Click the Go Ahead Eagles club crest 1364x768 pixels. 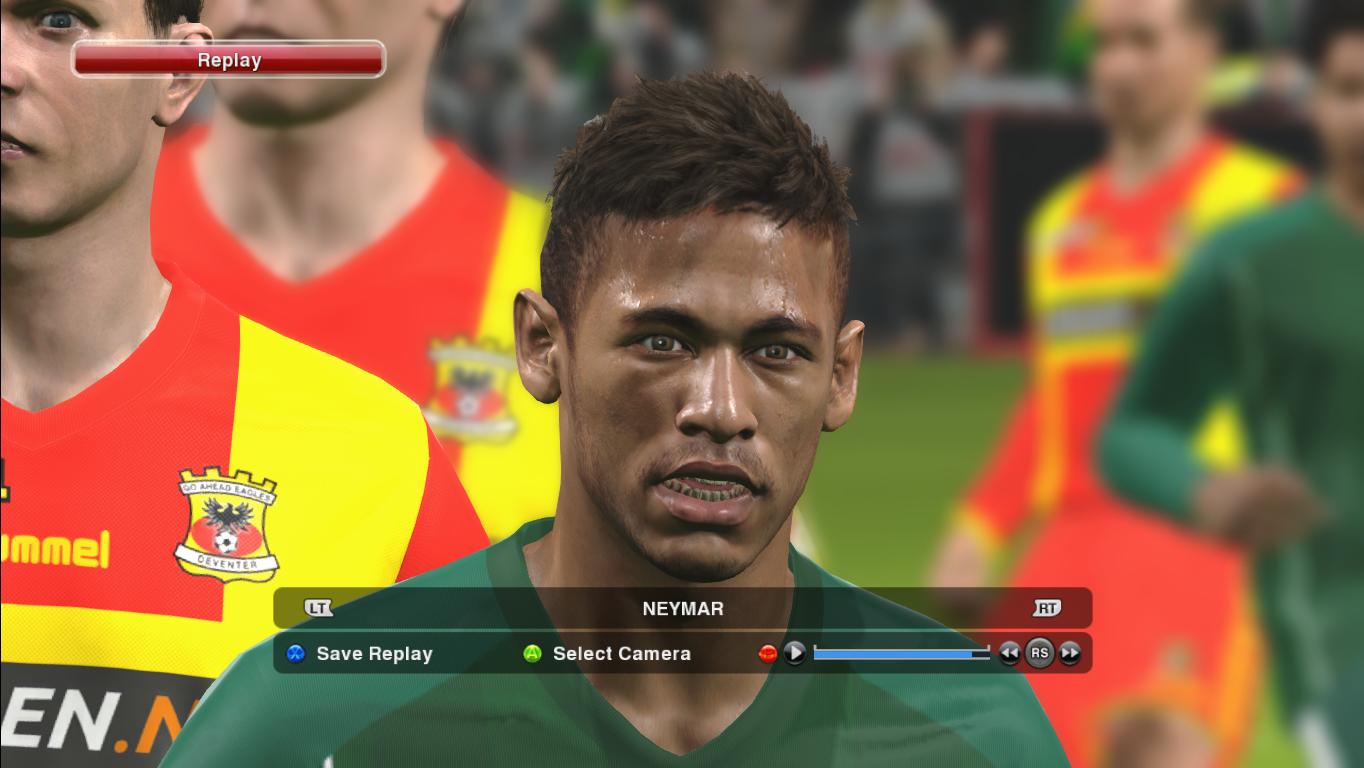(227, 524)
